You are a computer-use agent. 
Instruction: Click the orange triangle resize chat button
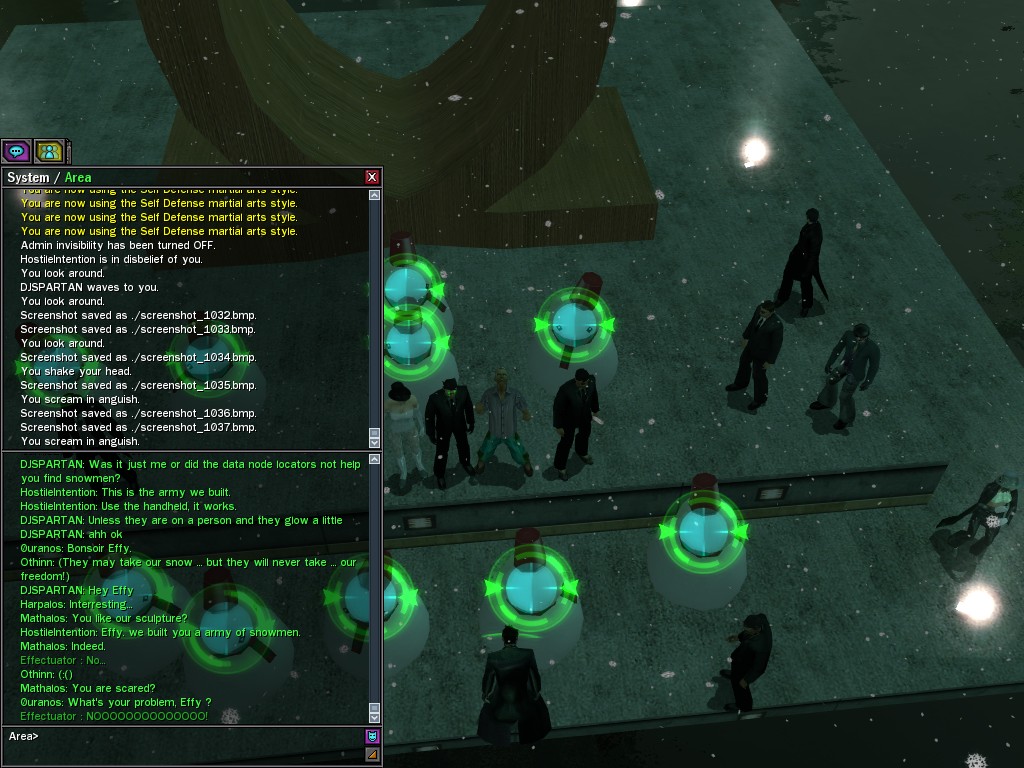click(372, 754)
